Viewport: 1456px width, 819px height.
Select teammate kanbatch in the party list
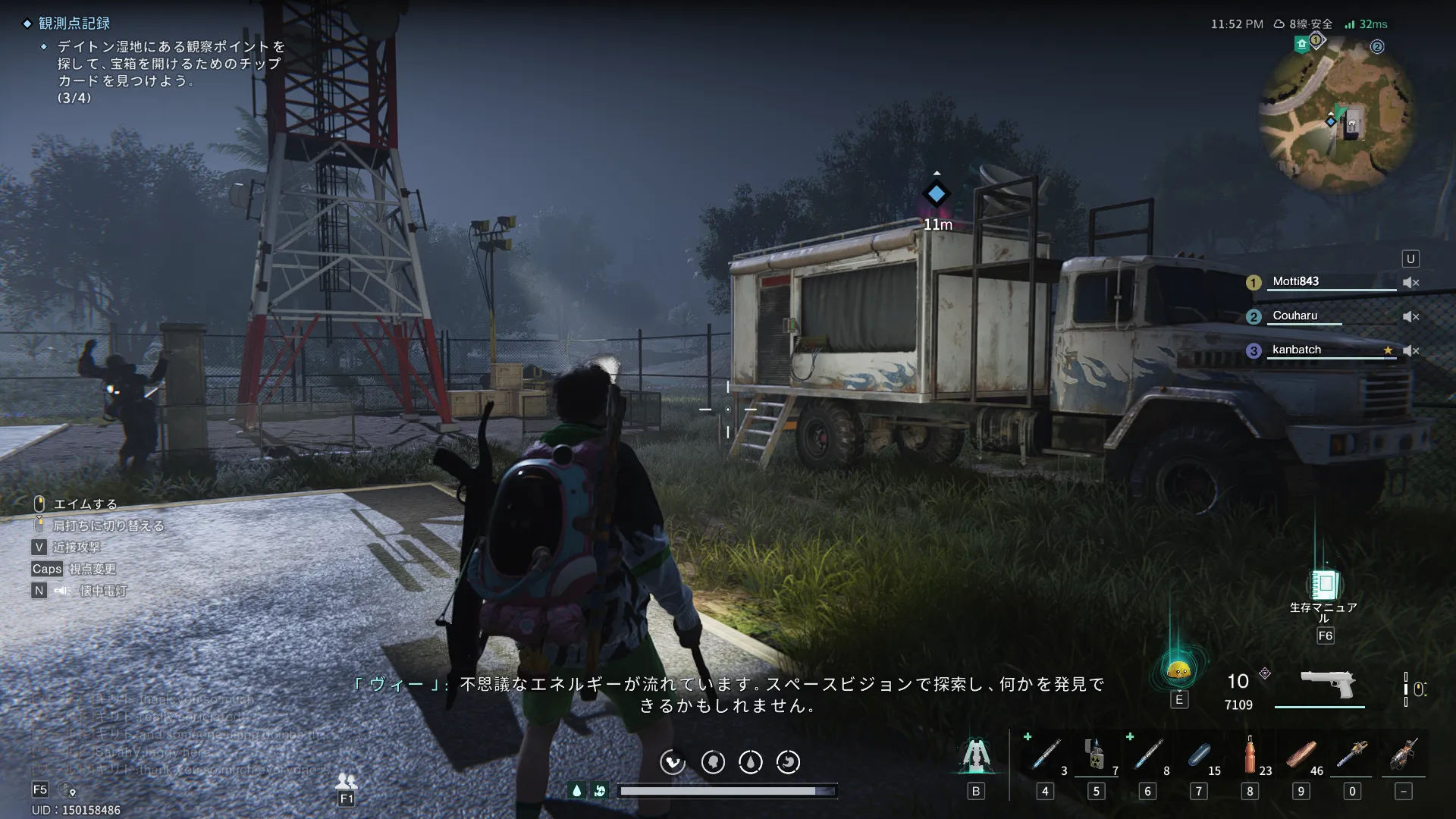click(1296, 350)
